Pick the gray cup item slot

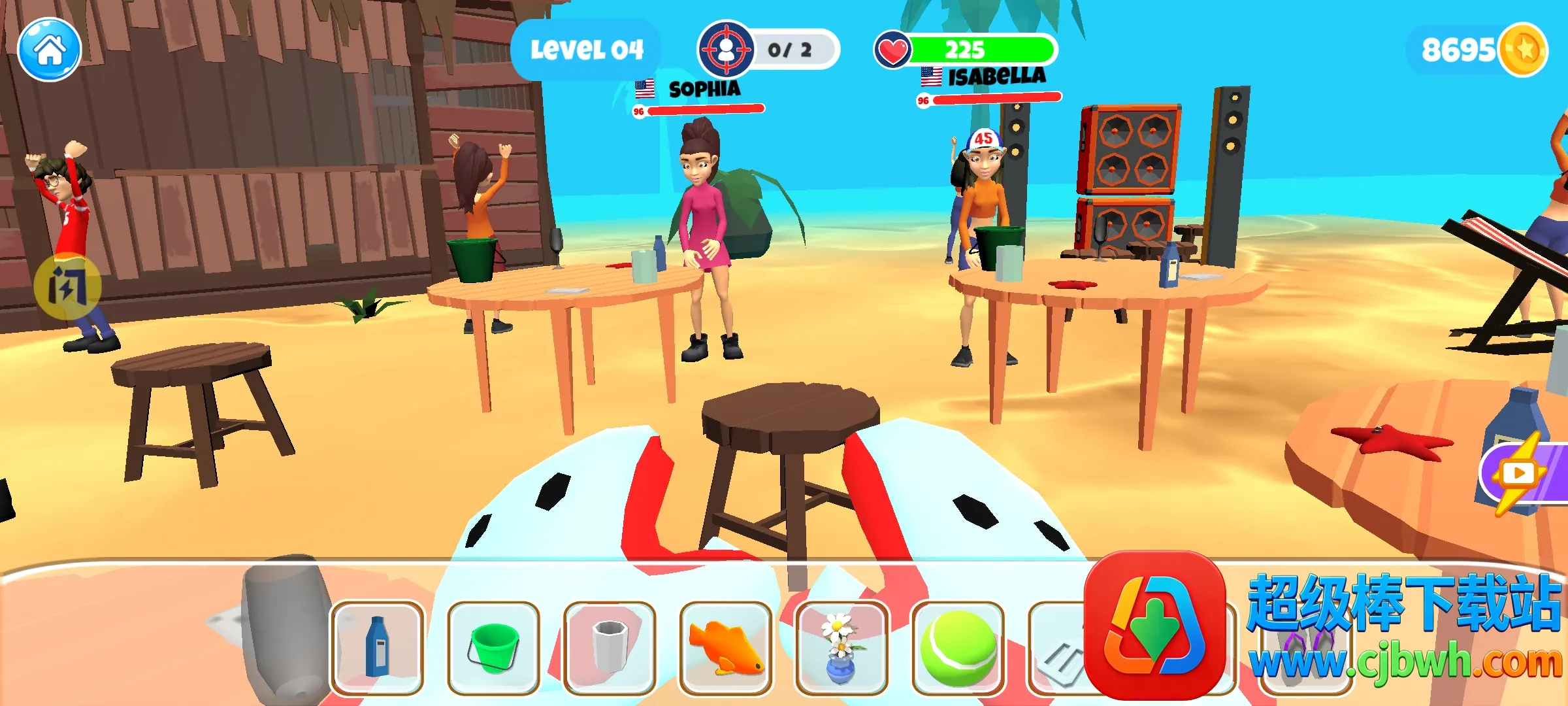click(x=610, y=648)
